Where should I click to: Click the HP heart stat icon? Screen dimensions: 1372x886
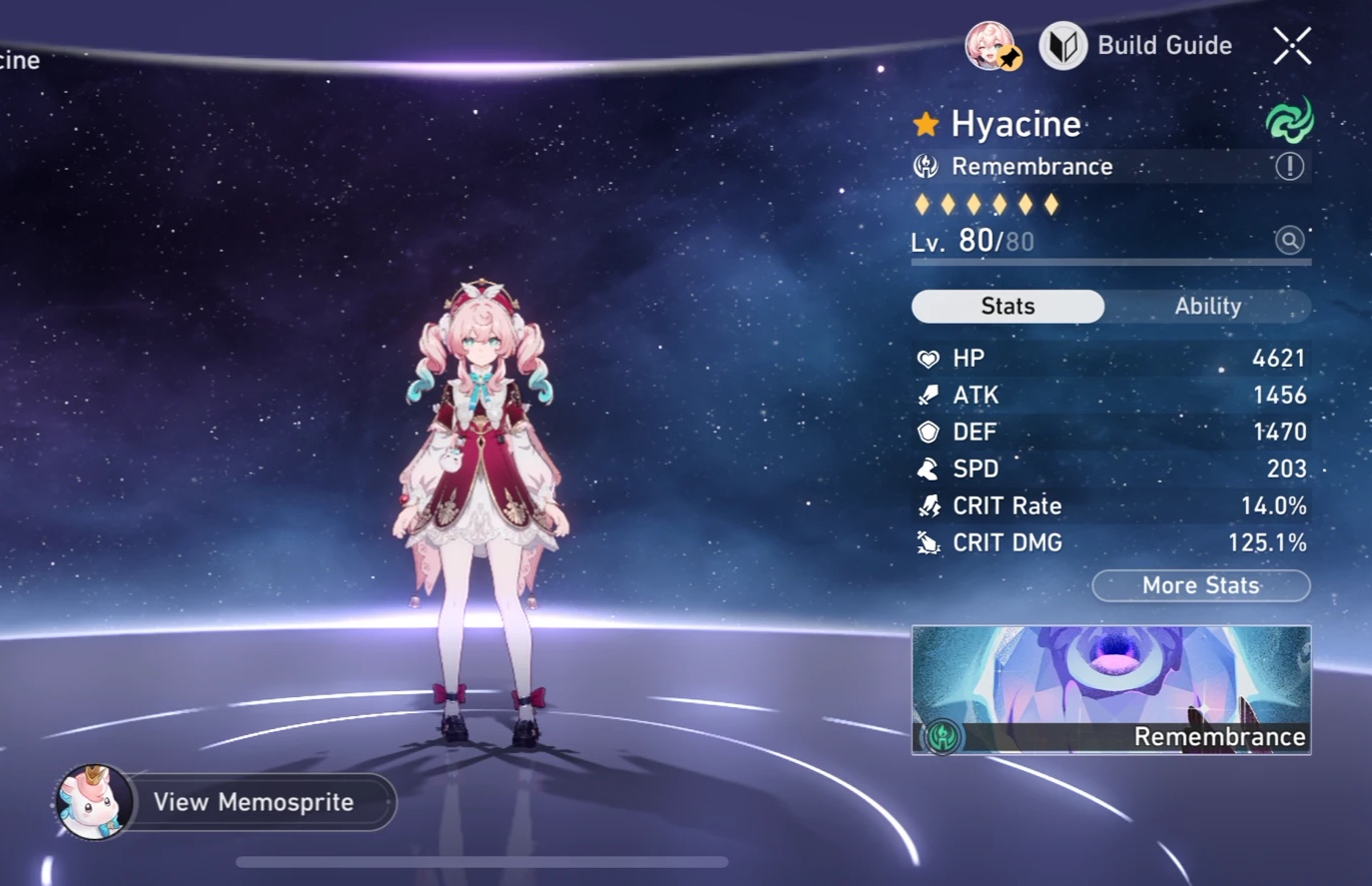(928, 358)
